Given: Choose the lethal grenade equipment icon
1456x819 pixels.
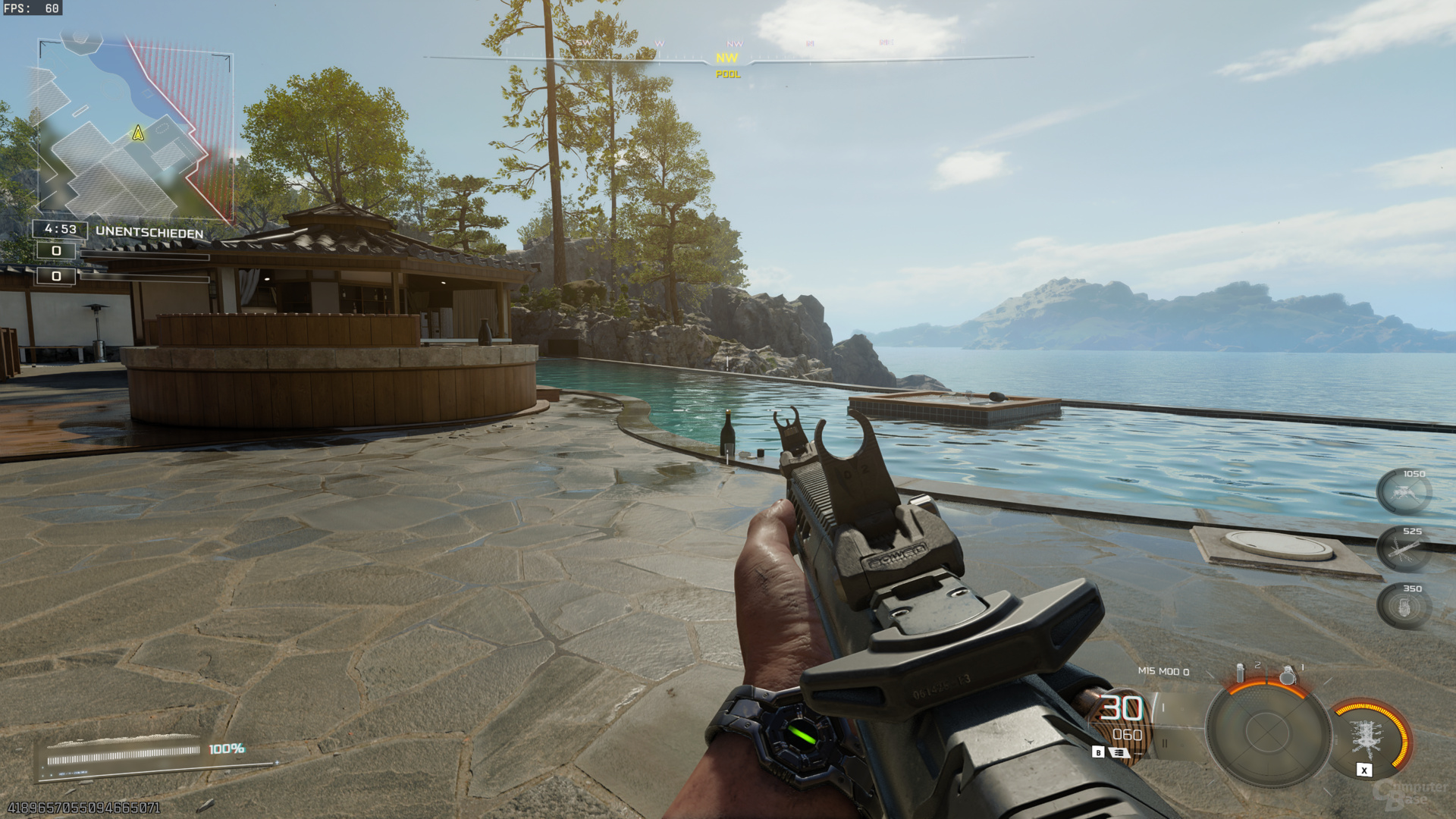Looking at the screenshot, I should coord(1287,674).
